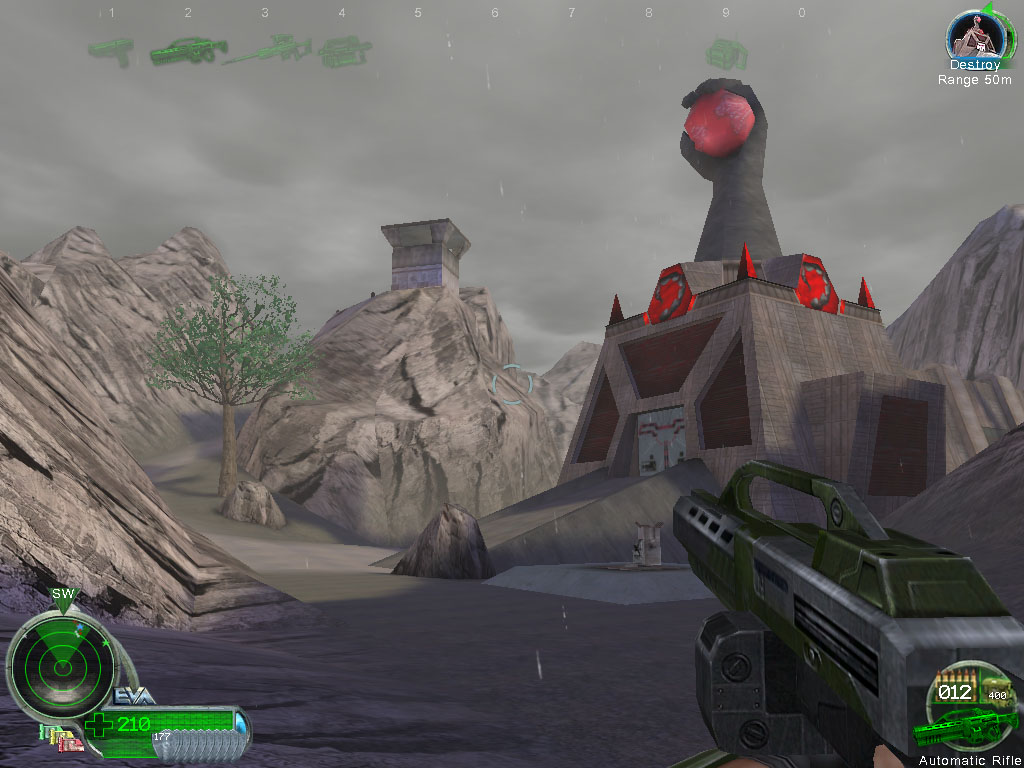Switch to the automatic rifle in slot 2
This screenshot has height=768, width=1024.
tap(188, 50)
